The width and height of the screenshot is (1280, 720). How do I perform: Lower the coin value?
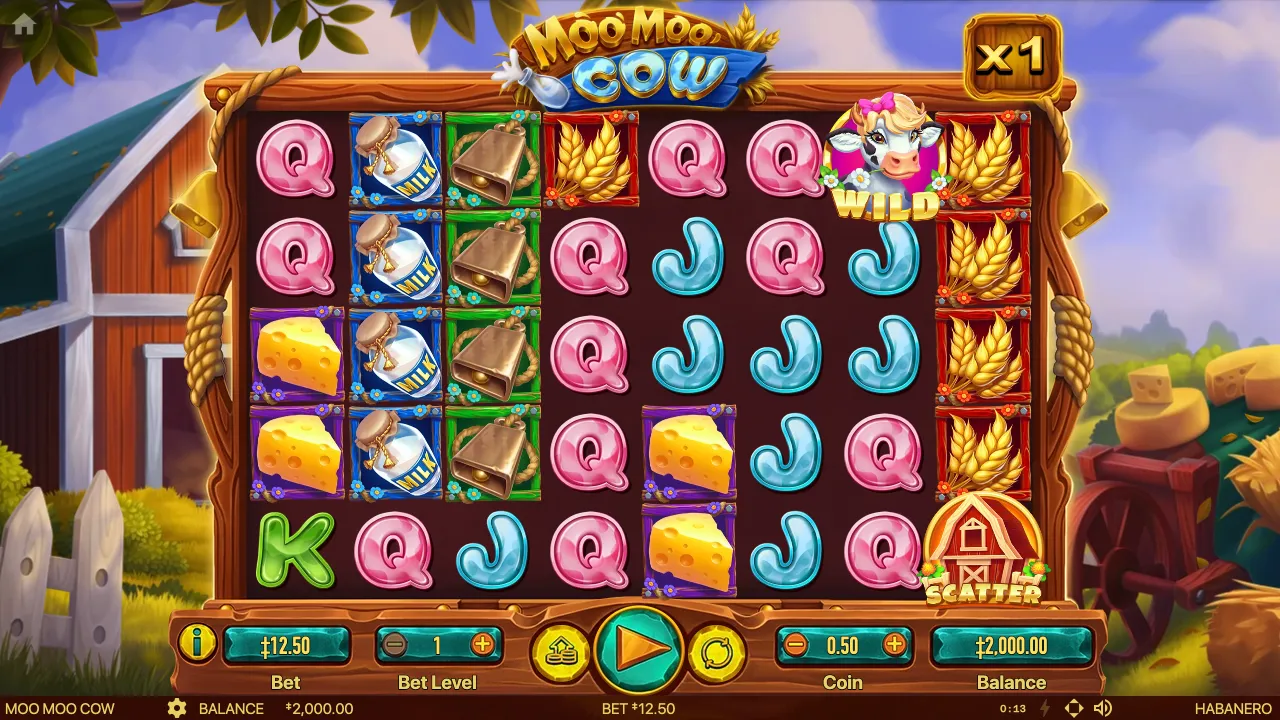click(x=796, y=645)
